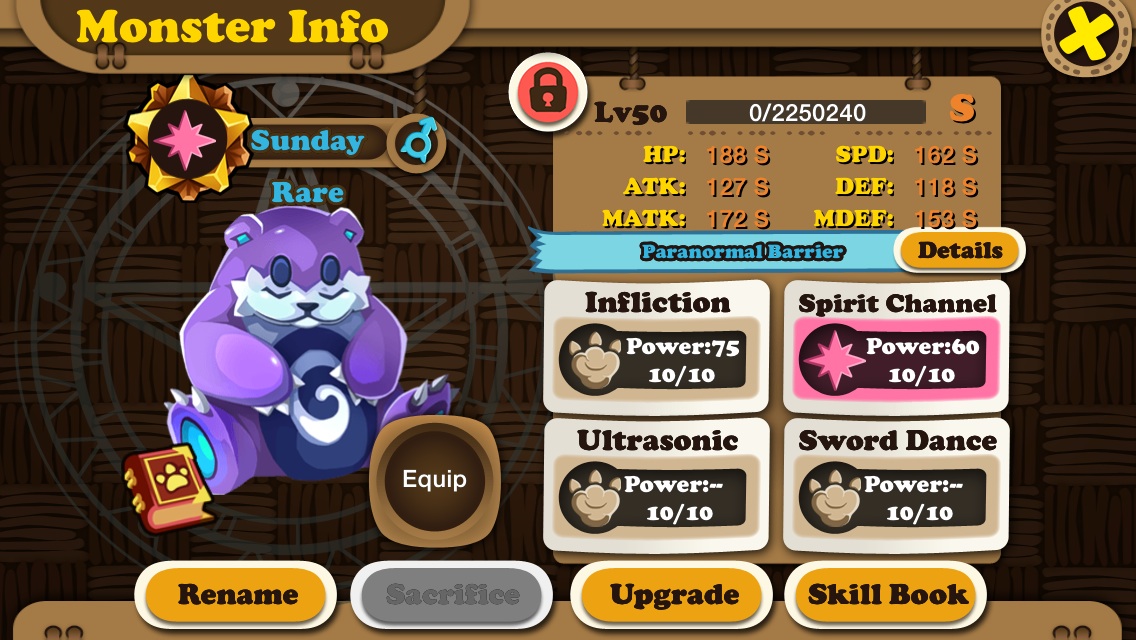This screenshot has width=1136, height=640.
Task: Upgrade this monster
Action: 674,595
